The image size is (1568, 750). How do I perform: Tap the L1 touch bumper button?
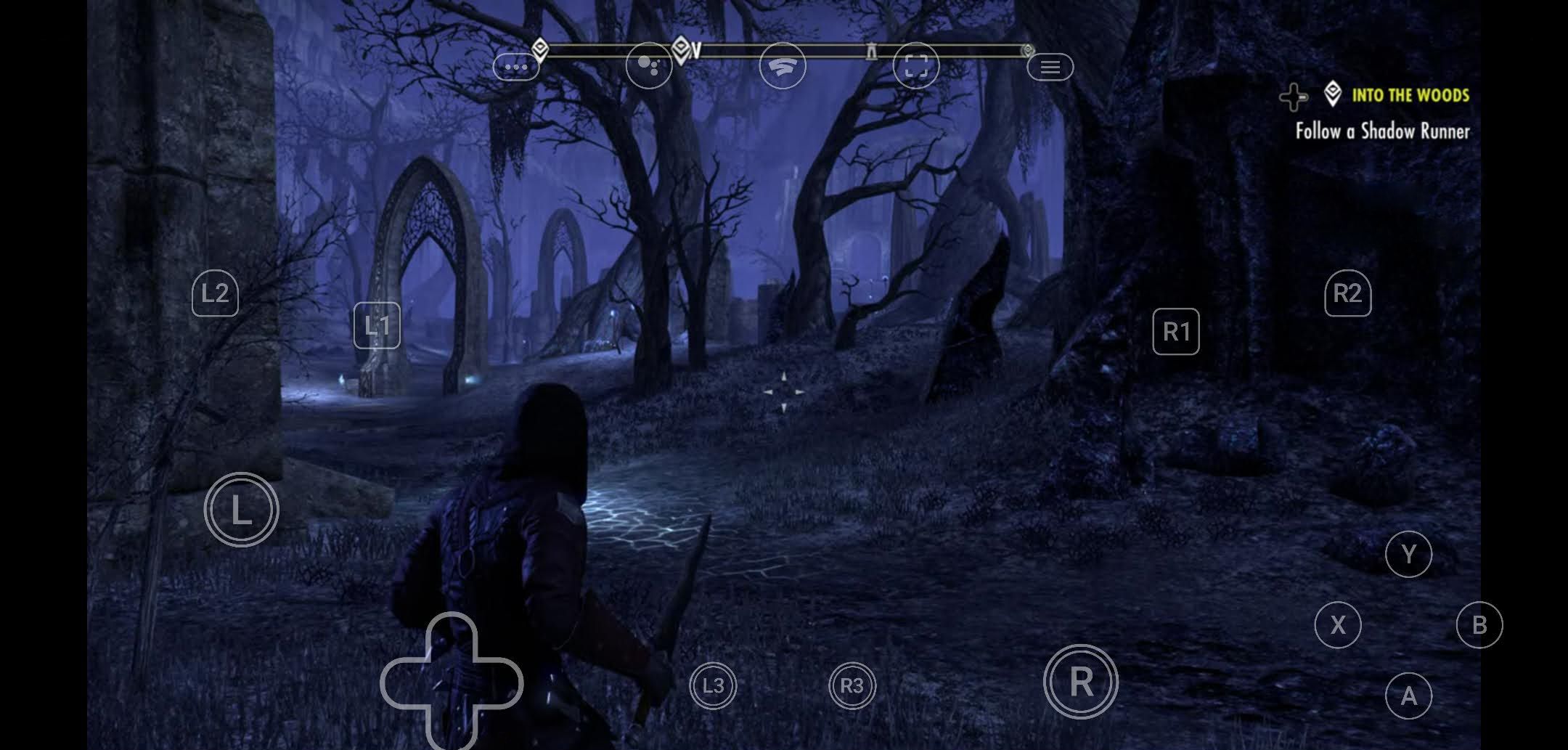(377, 326)
